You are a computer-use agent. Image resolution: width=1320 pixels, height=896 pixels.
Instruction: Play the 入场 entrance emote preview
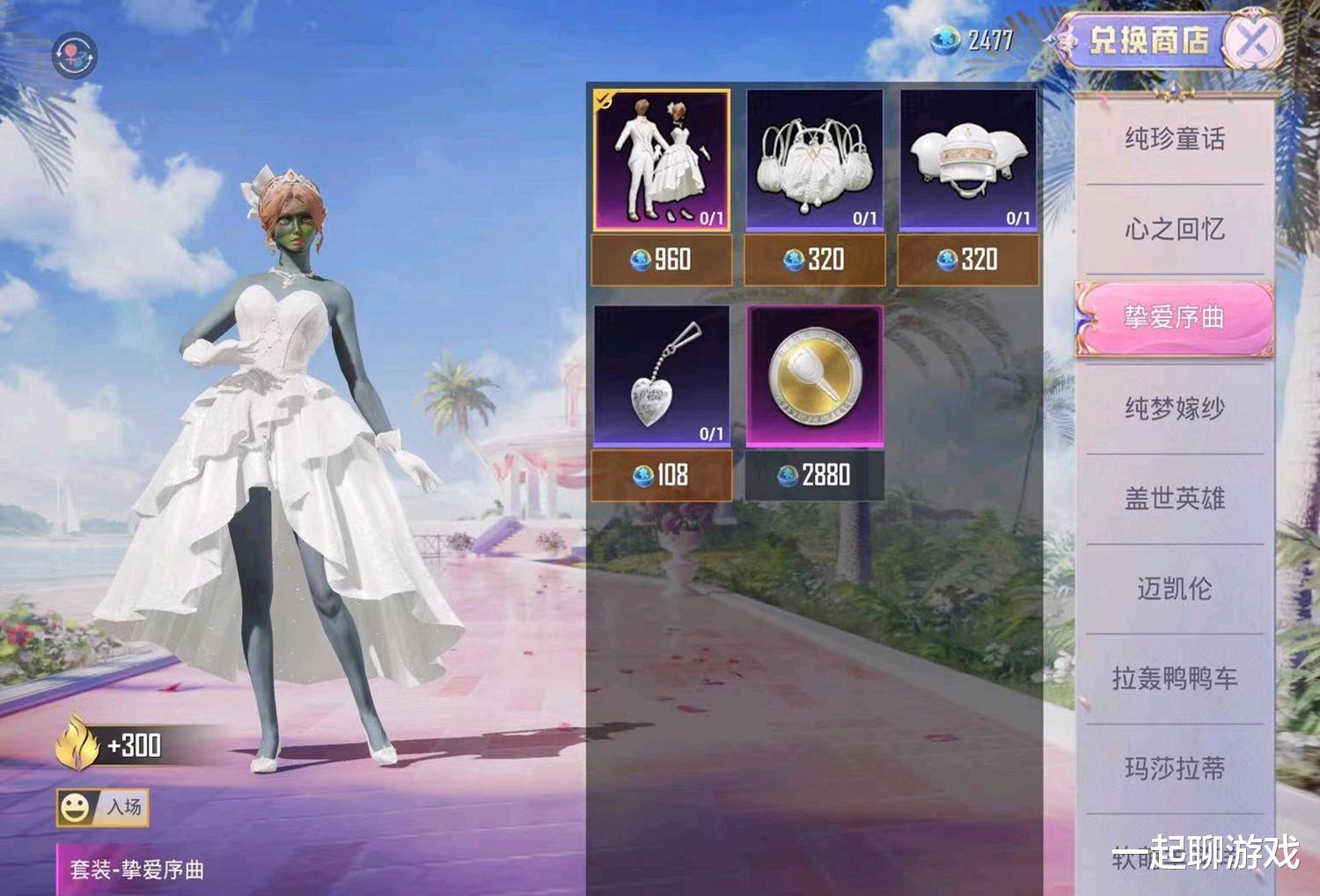click(x=102, y=807)
